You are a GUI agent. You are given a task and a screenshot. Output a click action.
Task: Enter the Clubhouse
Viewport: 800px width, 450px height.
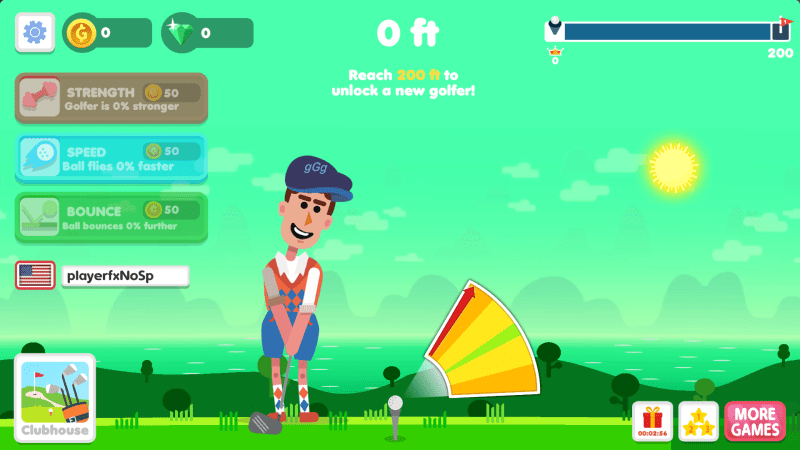54,398
